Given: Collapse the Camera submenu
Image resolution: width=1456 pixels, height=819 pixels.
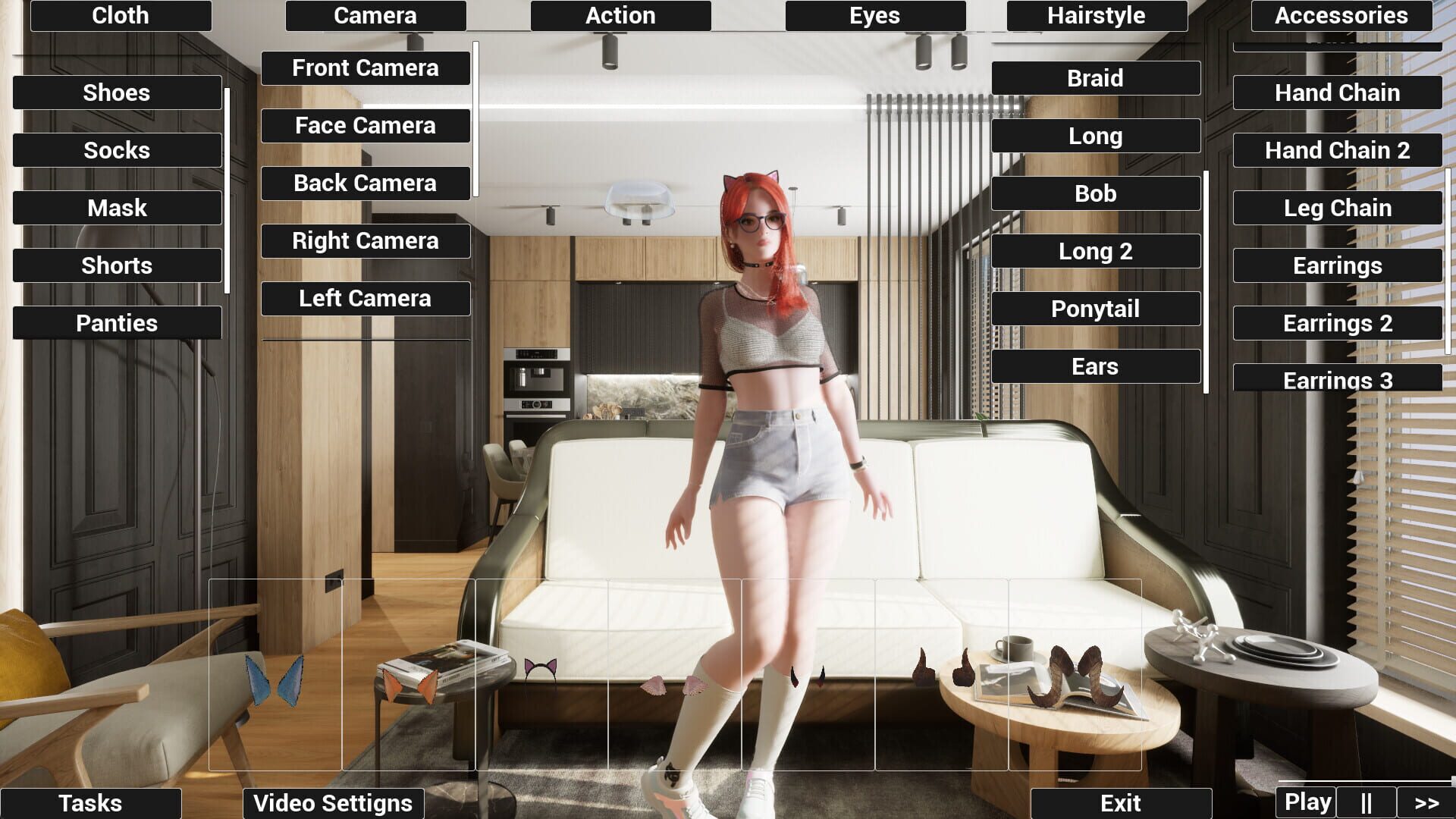Looking at the screenshot, I should (375, 15).
